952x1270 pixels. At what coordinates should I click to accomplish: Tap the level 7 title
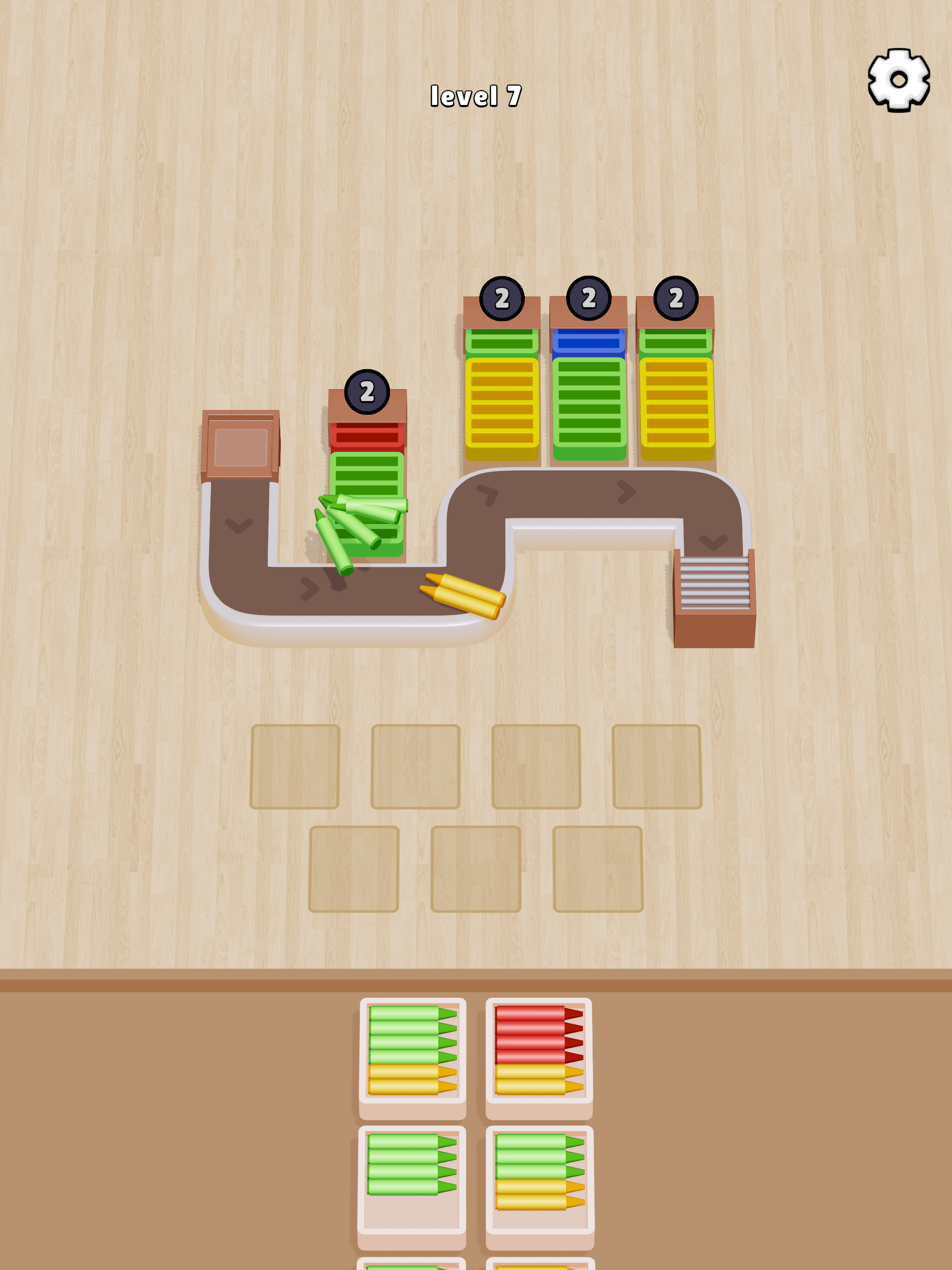[476, 95]
